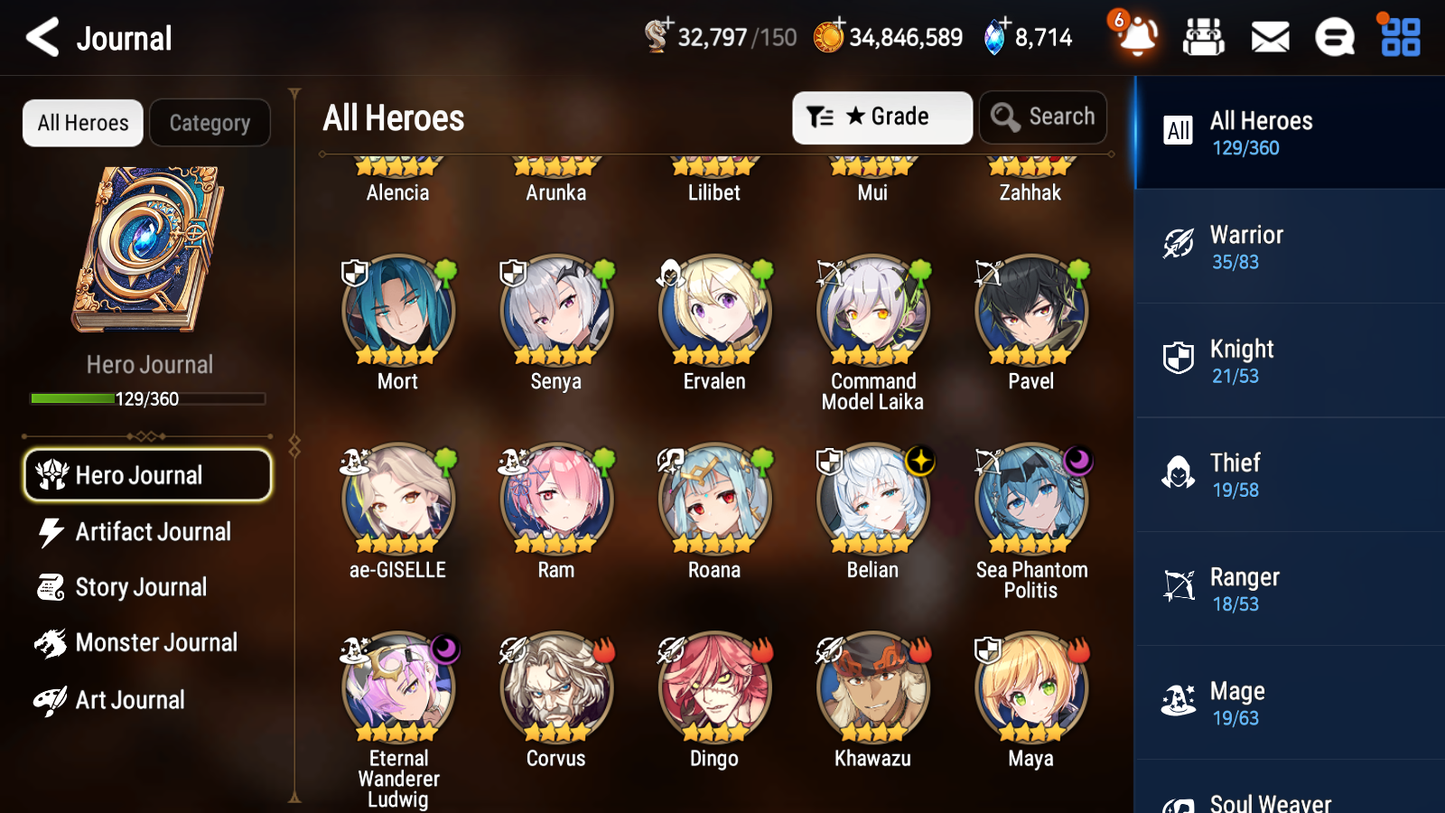Viewport: 1445px width, 813px height.
Task: Select the Warrior class filter
Action: pos(1289,246)
